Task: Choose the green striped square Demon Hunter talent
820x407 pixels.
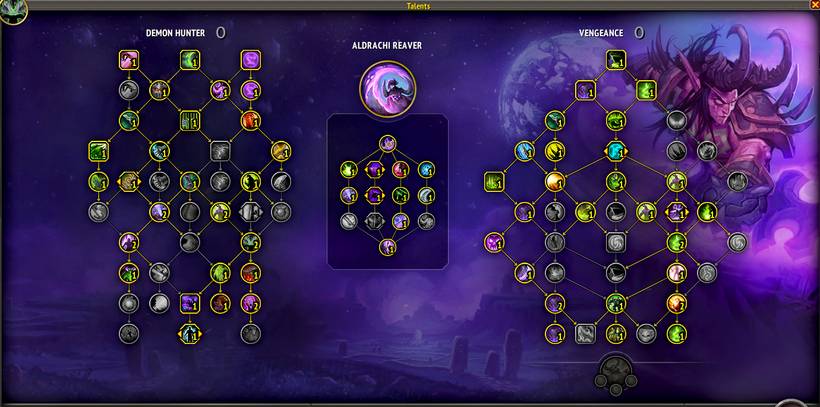Action: (x=189, y=121)
